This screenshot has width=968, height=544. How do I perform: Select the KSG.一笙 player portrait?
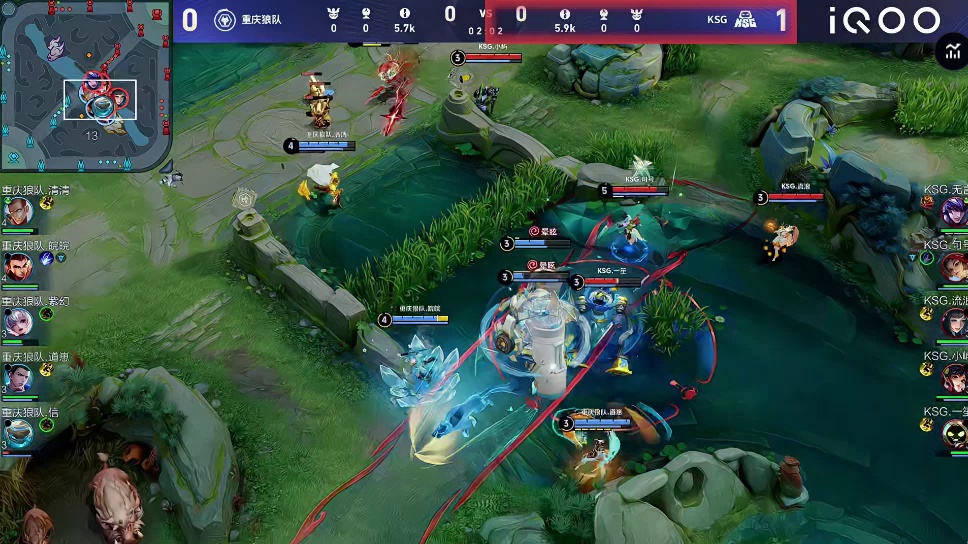click(954, 433)
